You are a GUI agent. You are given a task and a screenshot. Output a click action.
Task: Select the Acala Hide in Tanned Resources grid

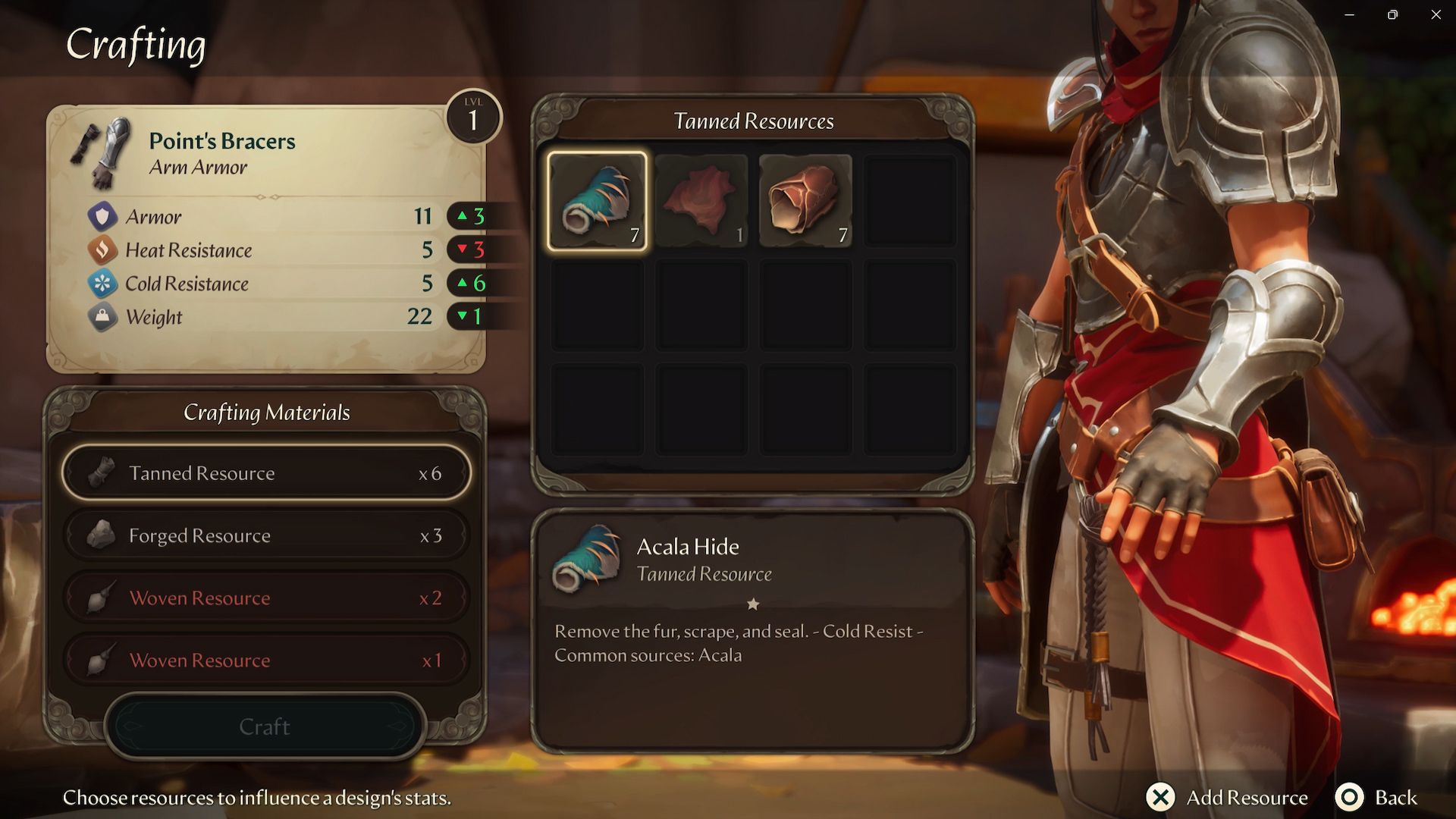598,200
